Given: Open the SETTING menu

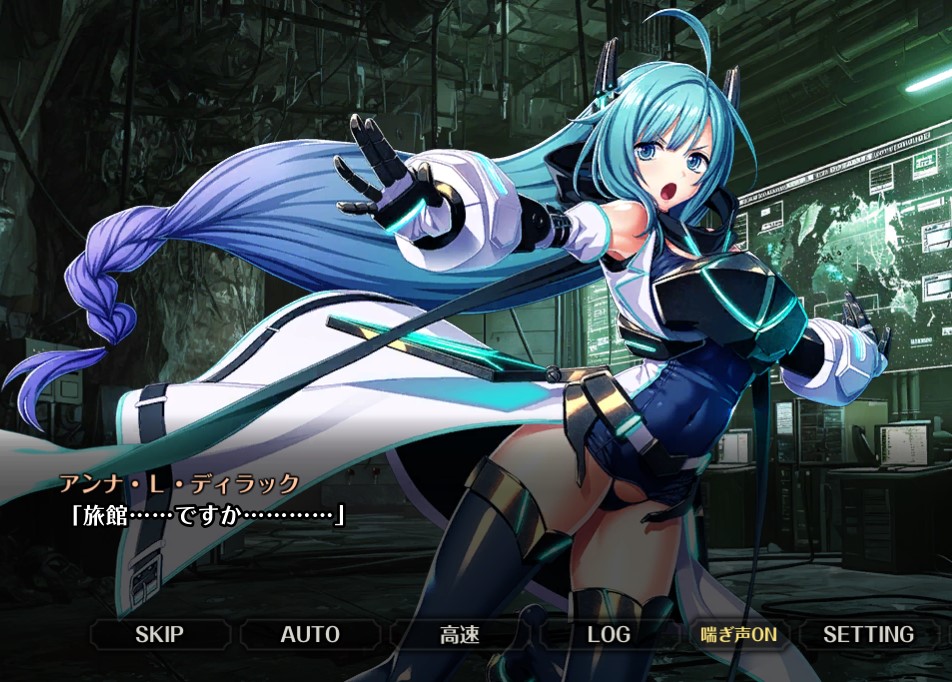Looking at the screenshot, I should point(868,634).
